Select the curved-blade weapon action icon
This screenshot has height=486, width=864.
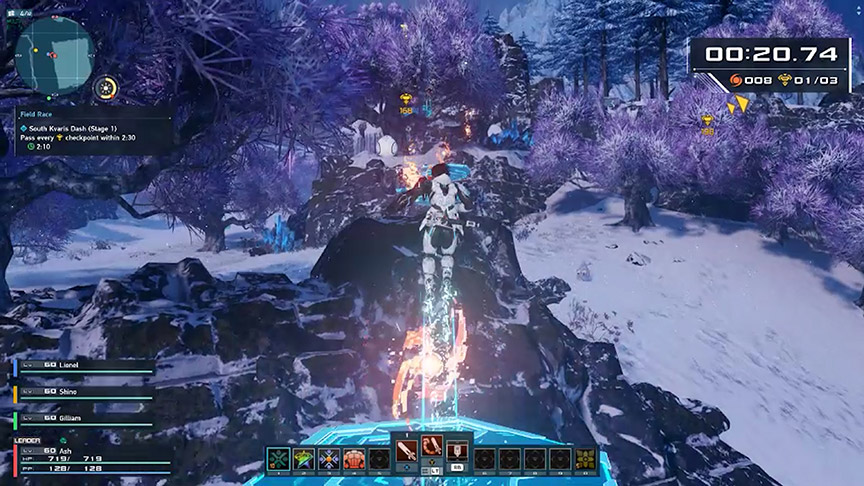pyautogui.click(x=433, y=449)
